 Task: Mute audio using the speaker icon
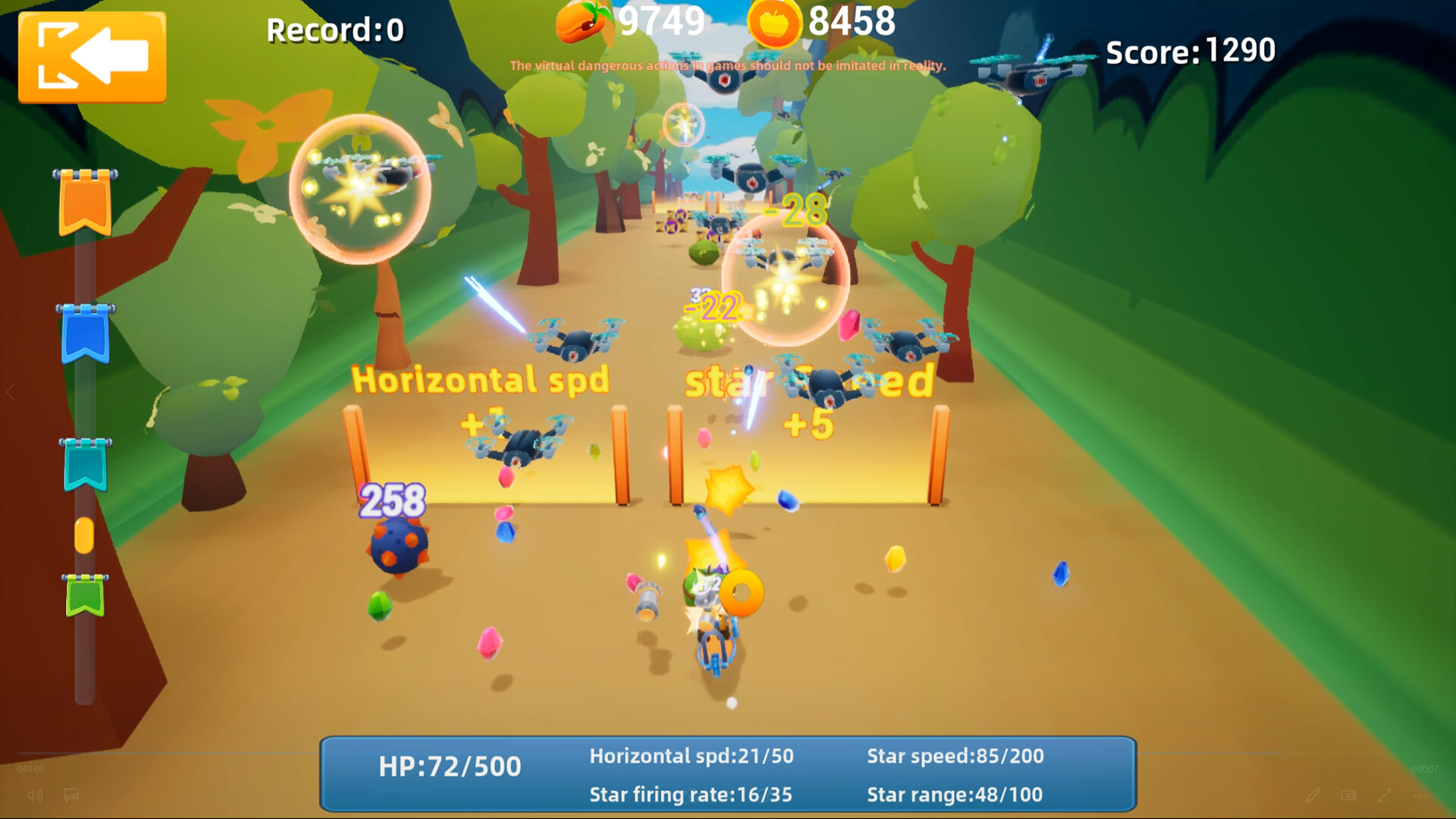(x=35, y=795)
